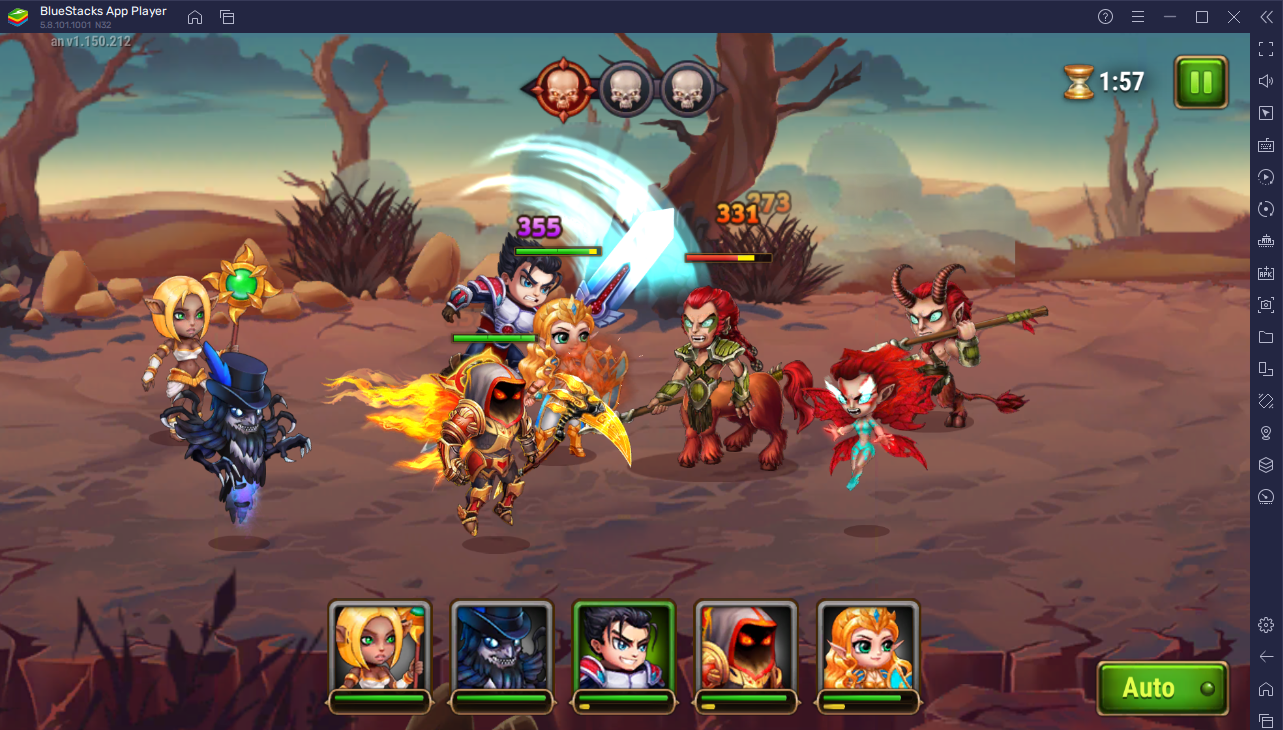Activate the black-haired knight hero portrait

click(x=624, y=649)
